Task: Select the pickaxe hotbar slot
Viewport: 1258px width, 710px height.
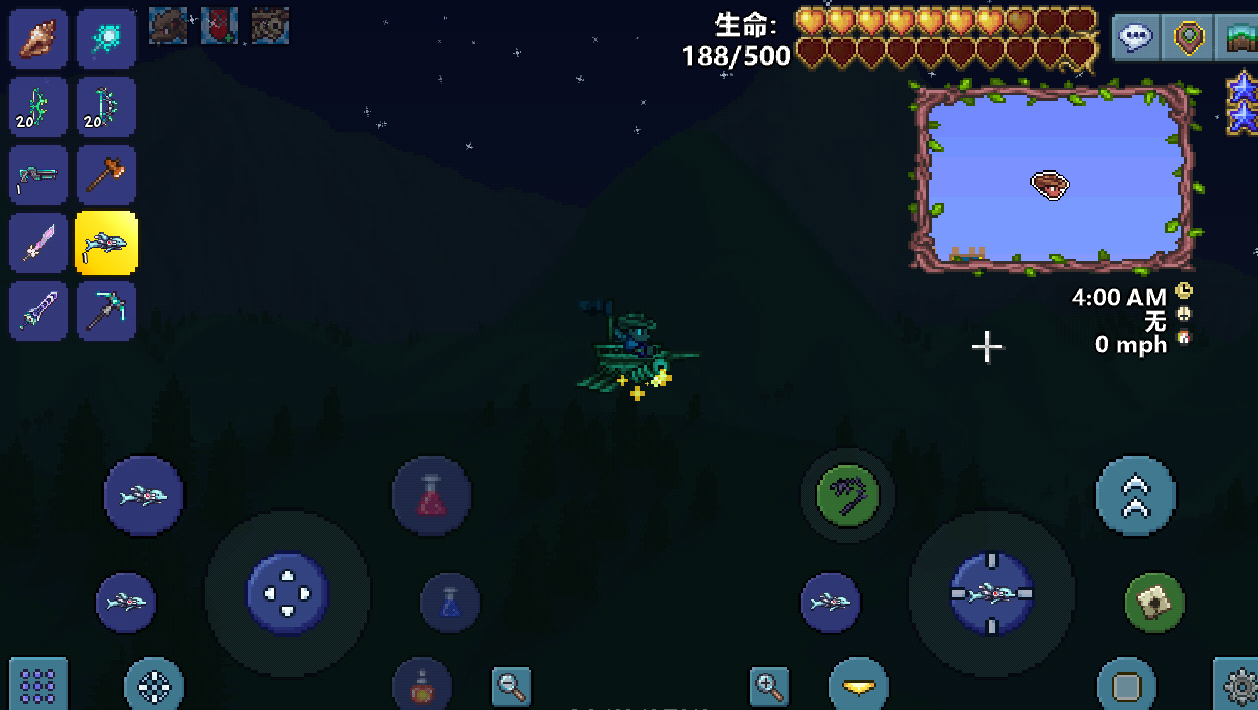Action: [107, 311]
